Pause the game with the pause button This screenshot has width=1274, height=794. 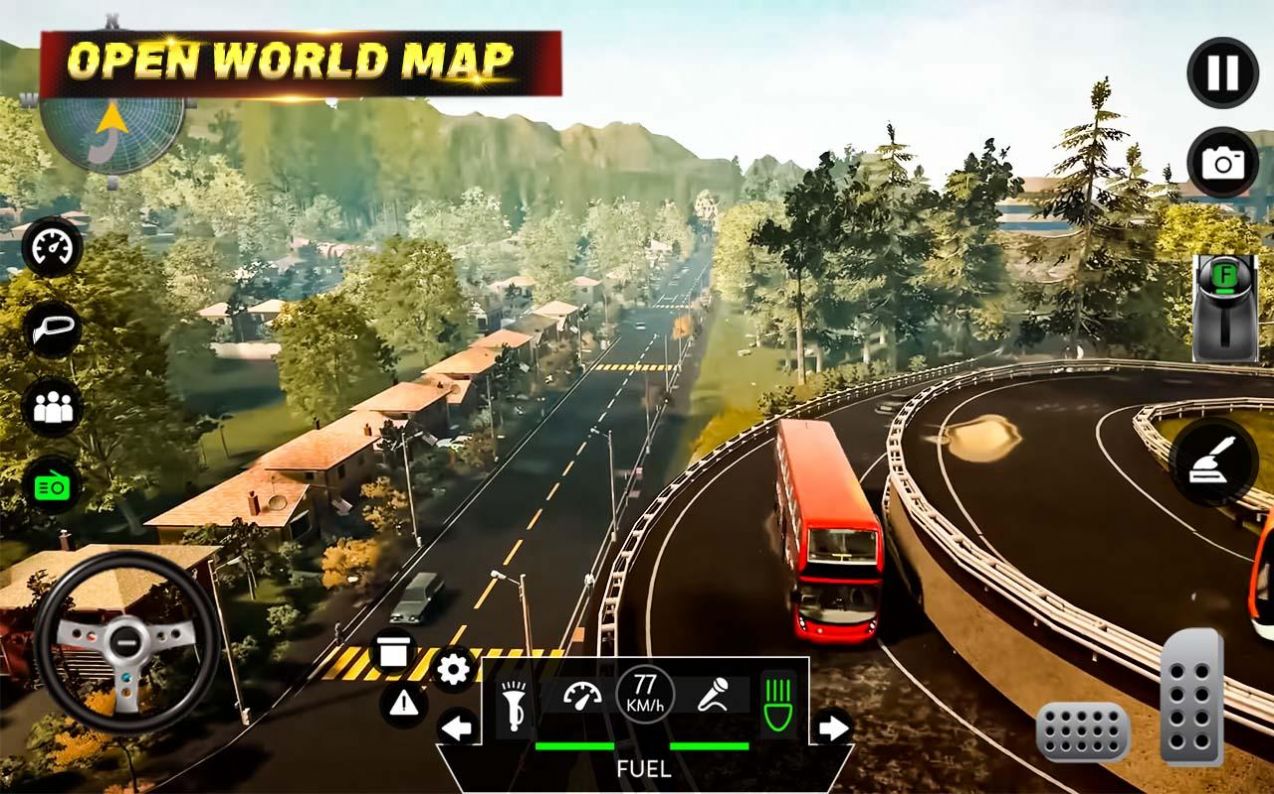point(1222,73)
